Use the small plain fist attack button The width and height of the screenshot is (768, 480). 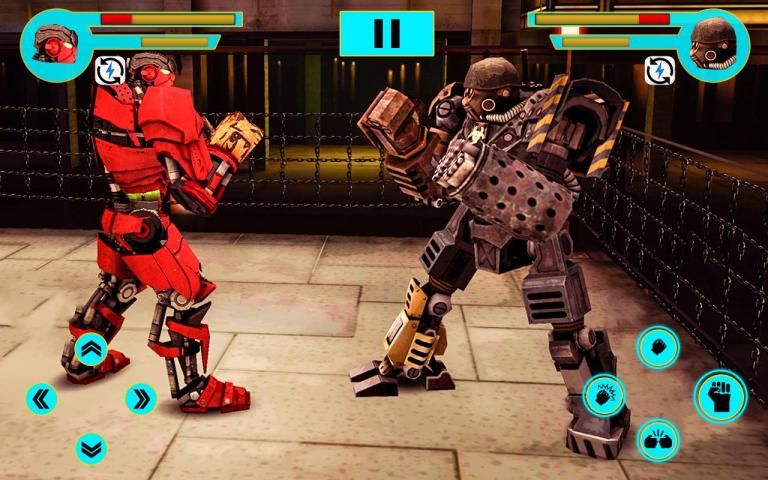pyautogui.click(x=658, y=347)
